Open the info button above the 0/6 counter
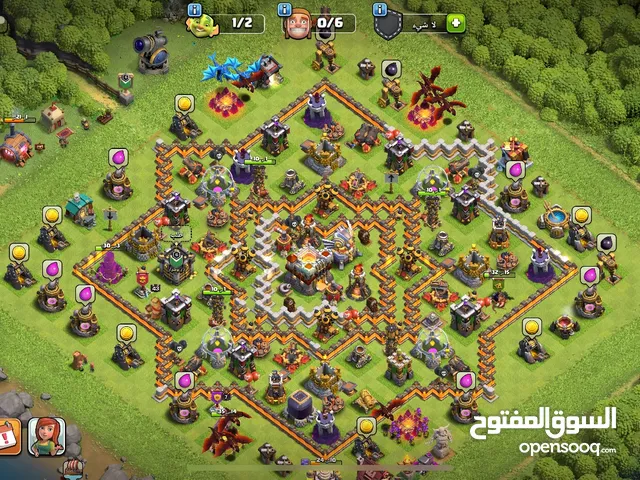Image resolution: width=640 pixels, height=480 pixels. [285, 7]
